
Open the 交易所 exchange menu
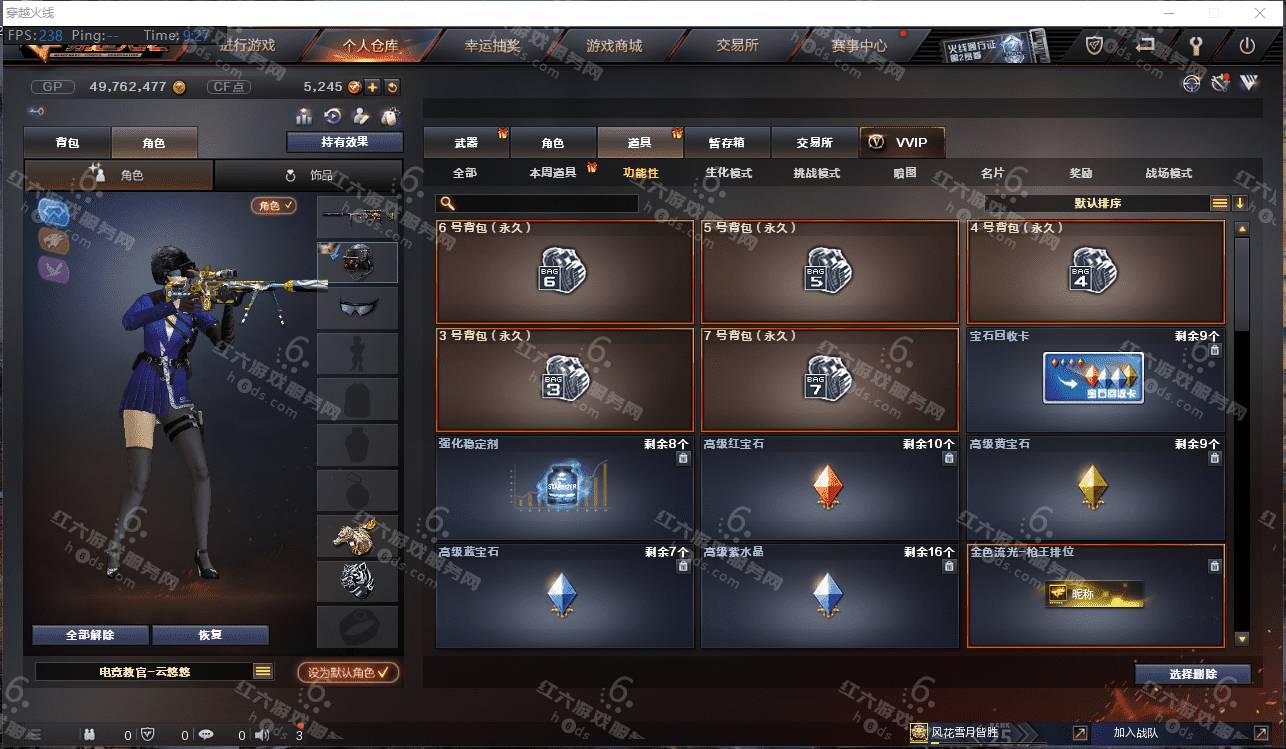(x=737, y=46)
